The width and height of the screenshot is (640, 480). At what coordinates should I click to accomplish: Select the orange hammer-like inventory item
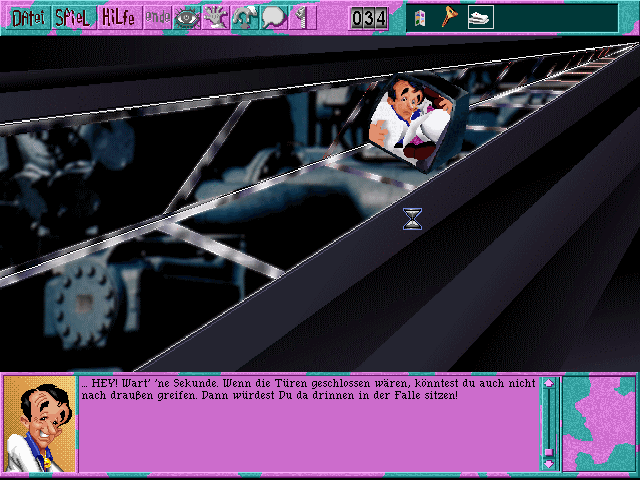(x=449, y=17)
